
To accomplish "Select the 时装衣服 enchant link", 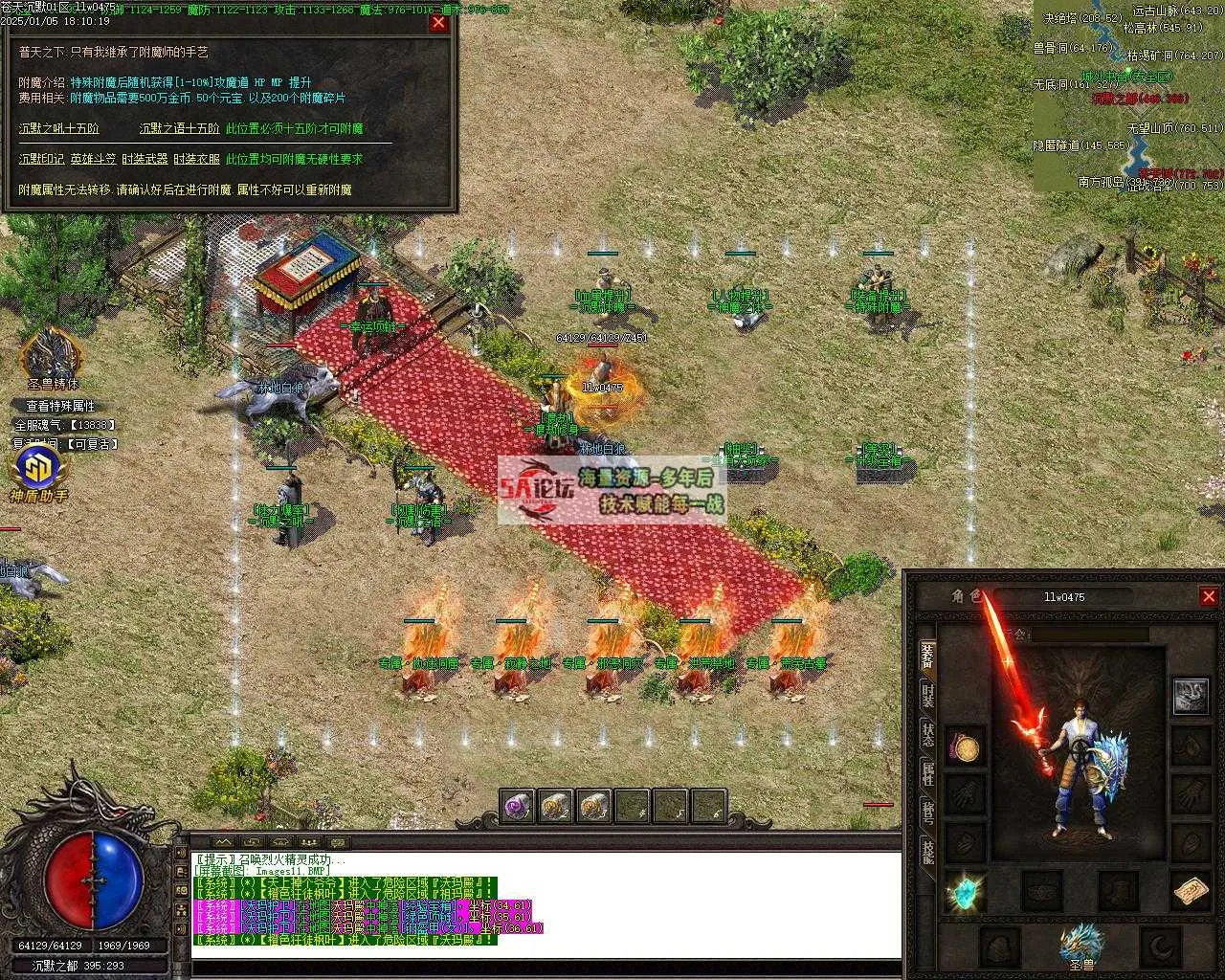I will [196, 159].
